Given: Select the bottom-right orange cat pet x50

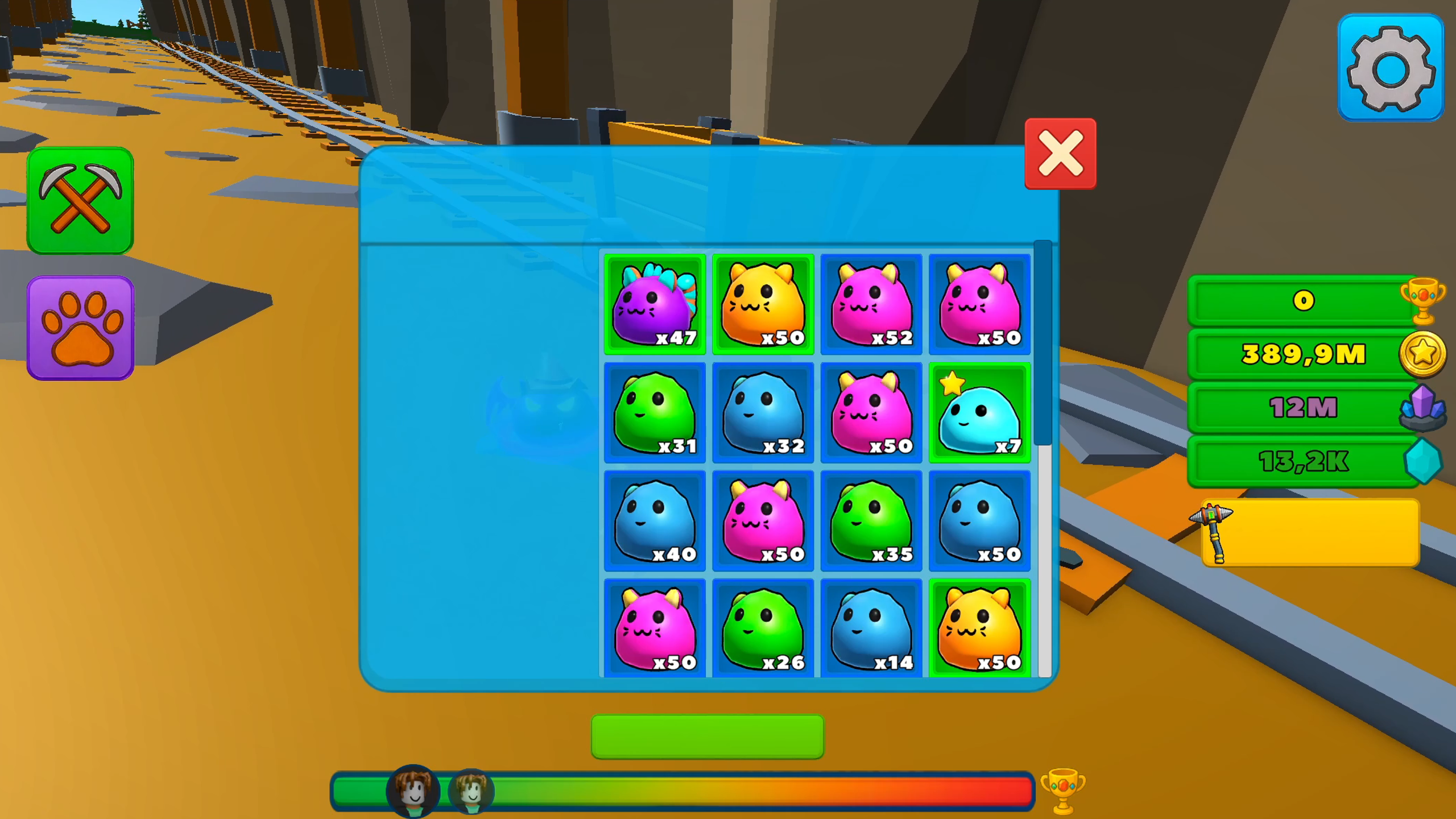Looking at the screenshot, I should point(980,628).
